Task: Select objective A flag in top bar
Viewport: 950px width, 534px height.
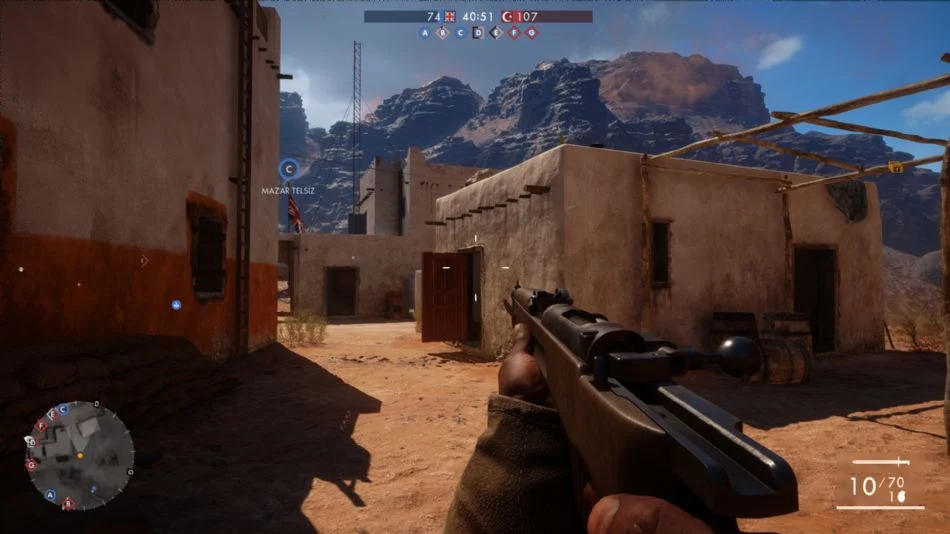Action: pyautogui.click(x=425, y=32)
